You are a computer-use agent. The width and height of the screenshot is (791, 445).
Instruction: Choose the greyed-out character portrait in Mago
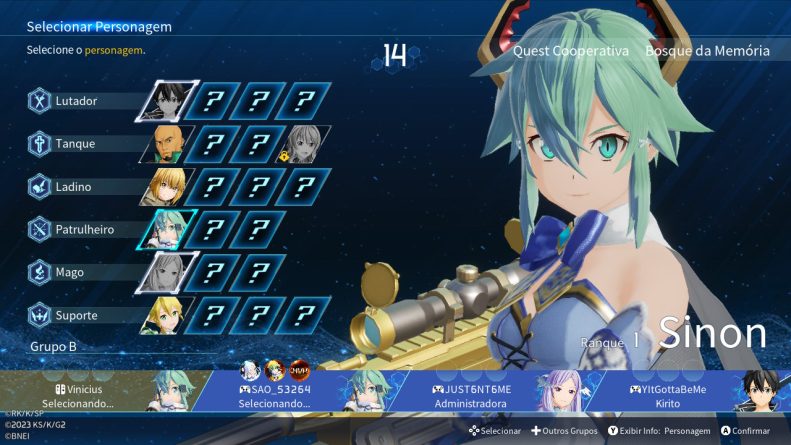click(x=166, y=272)
